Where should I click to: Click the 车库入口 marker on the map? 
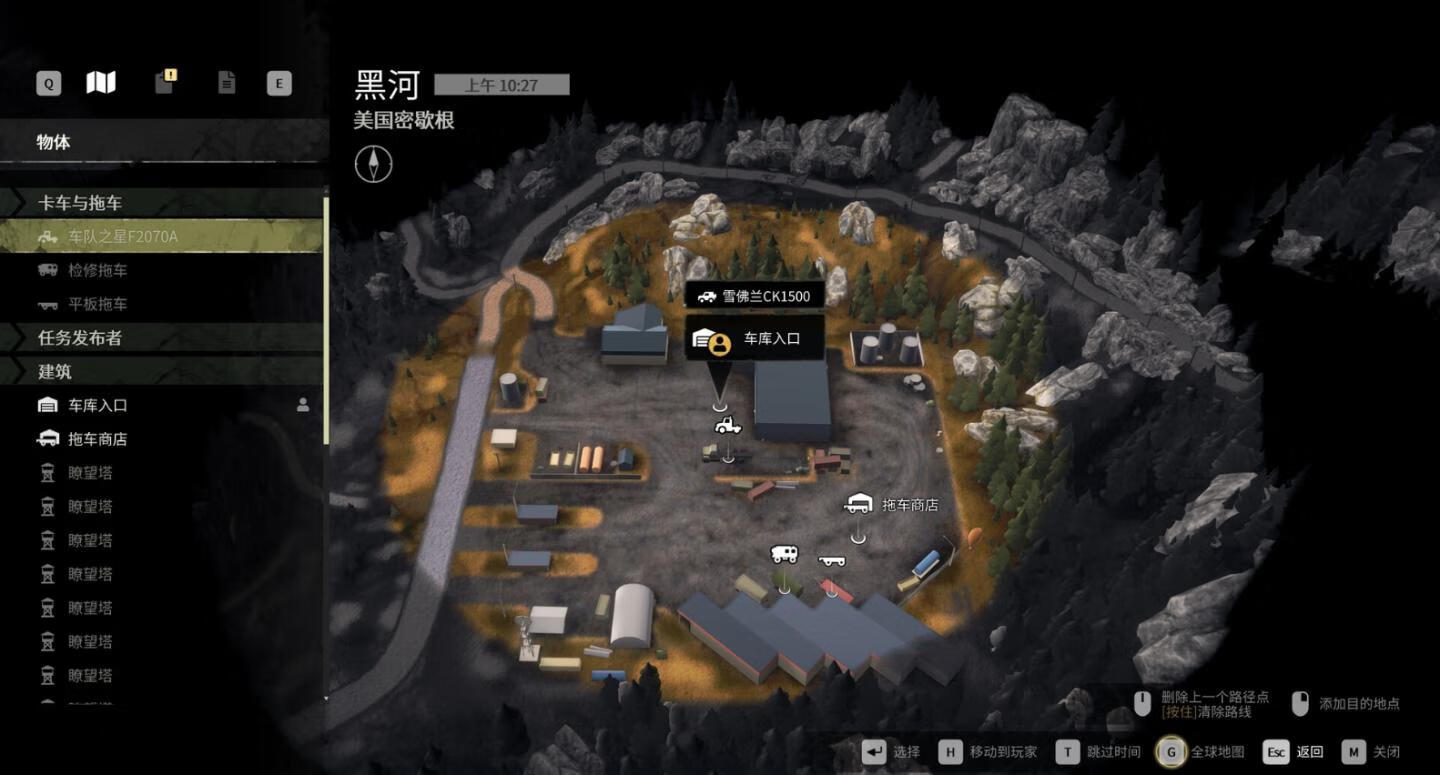point(755,339)
